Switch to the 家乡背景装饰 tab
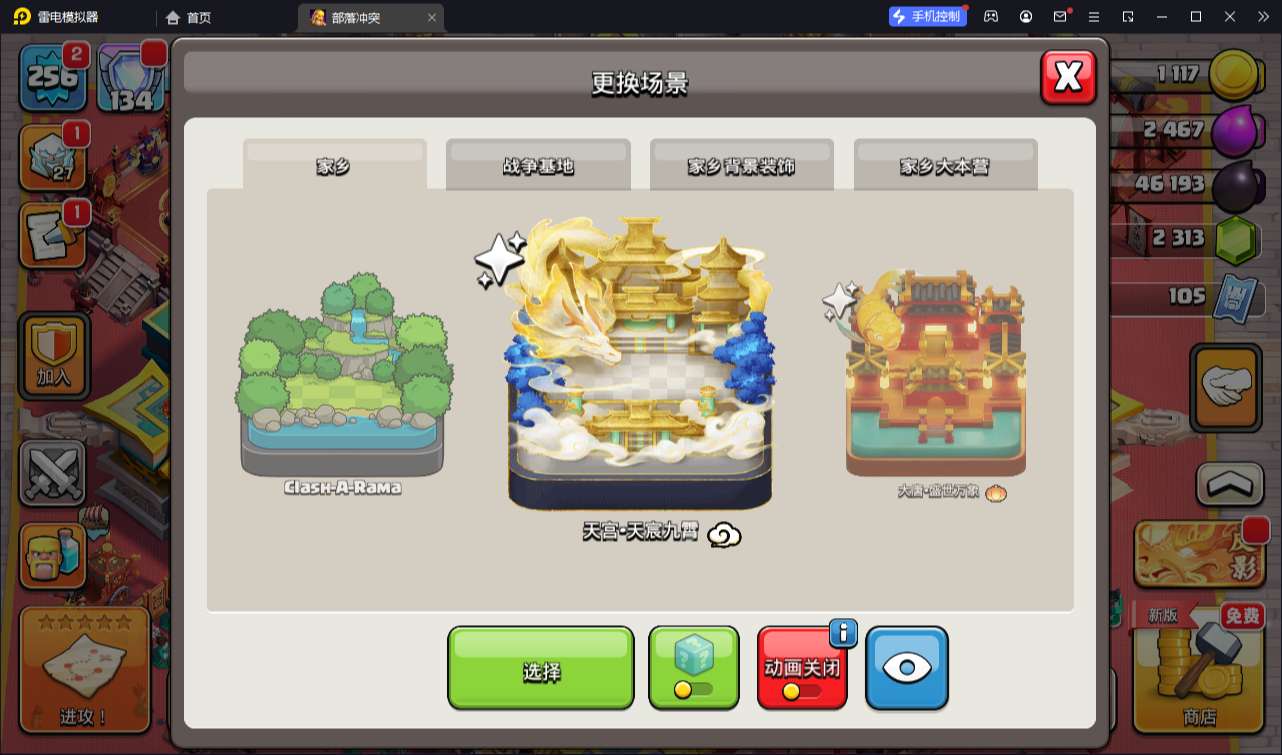The height and width of the screenshot is (755, 1282). click(x=742, y=165)
